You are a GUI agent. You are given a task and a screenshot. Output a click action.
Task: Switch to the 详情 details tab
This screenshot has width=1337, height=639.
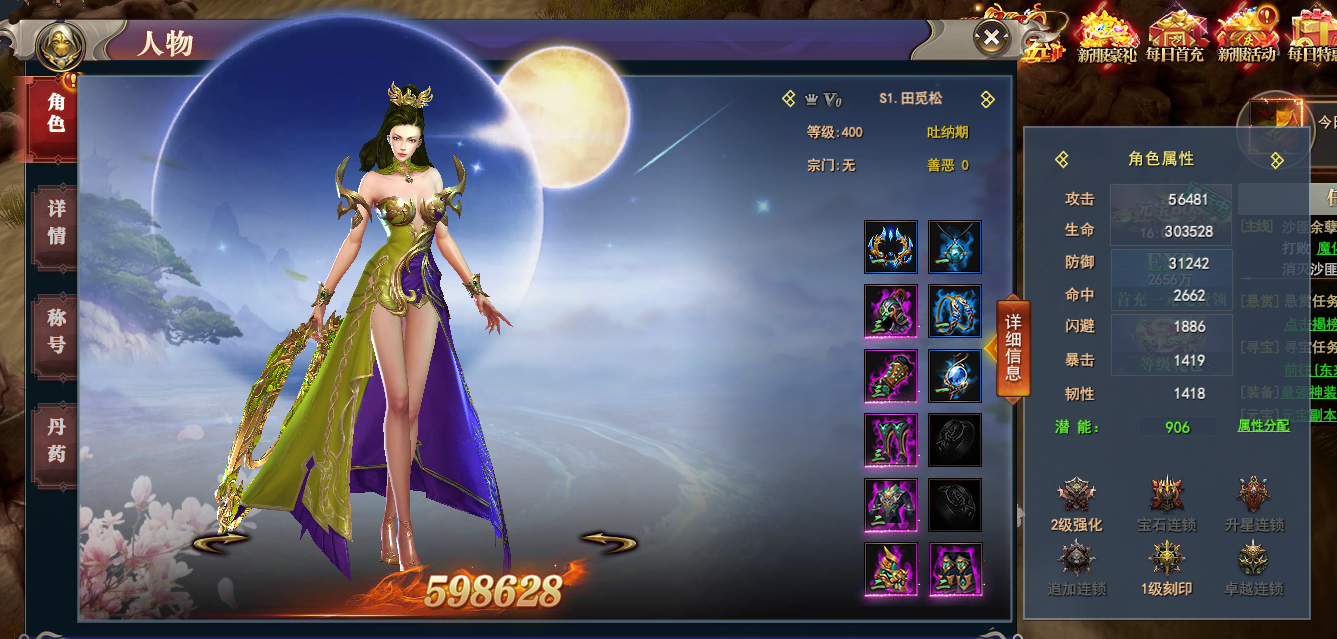pos(56,223)
